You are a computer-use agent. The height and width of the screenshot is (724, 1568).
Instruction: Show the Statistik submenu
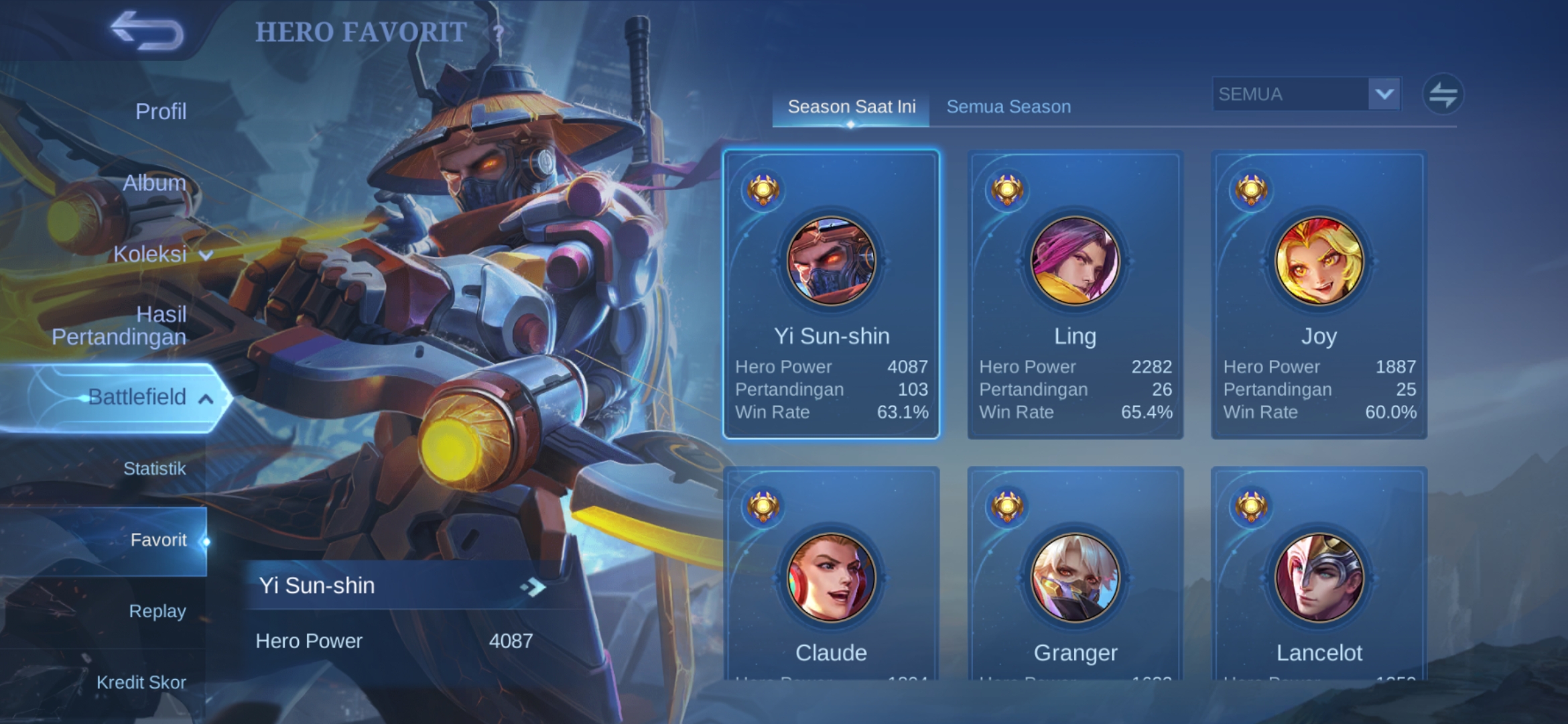point(154,469)
